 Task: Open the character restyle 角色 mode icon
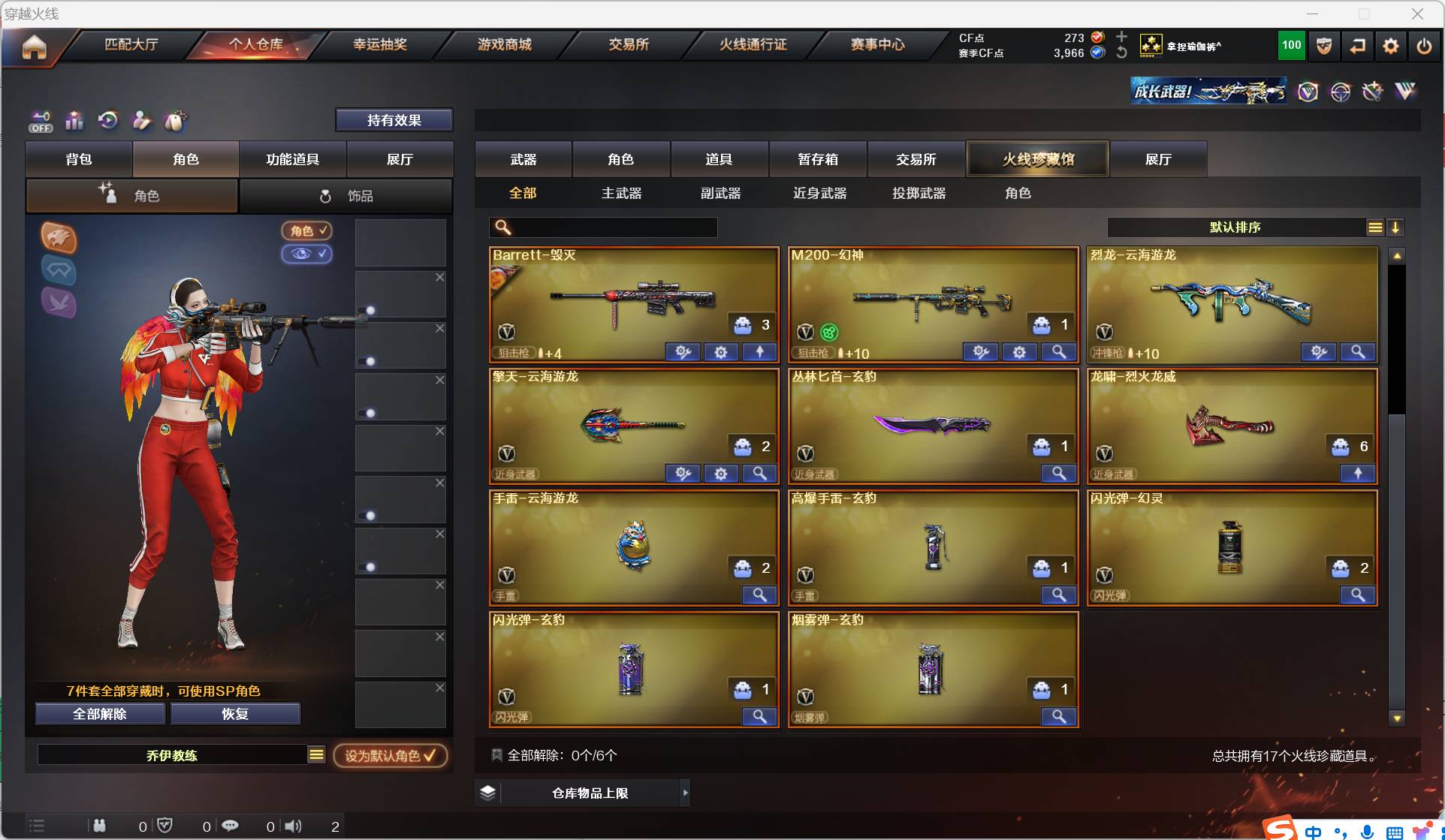[x=108, y=195]
